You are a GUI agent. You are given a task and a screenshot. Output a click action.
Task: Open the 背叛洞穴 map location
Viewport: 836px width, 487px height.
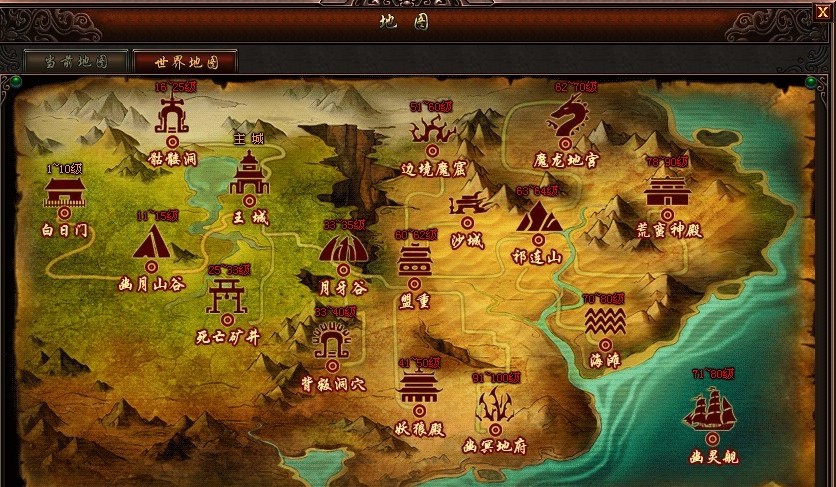333,346
